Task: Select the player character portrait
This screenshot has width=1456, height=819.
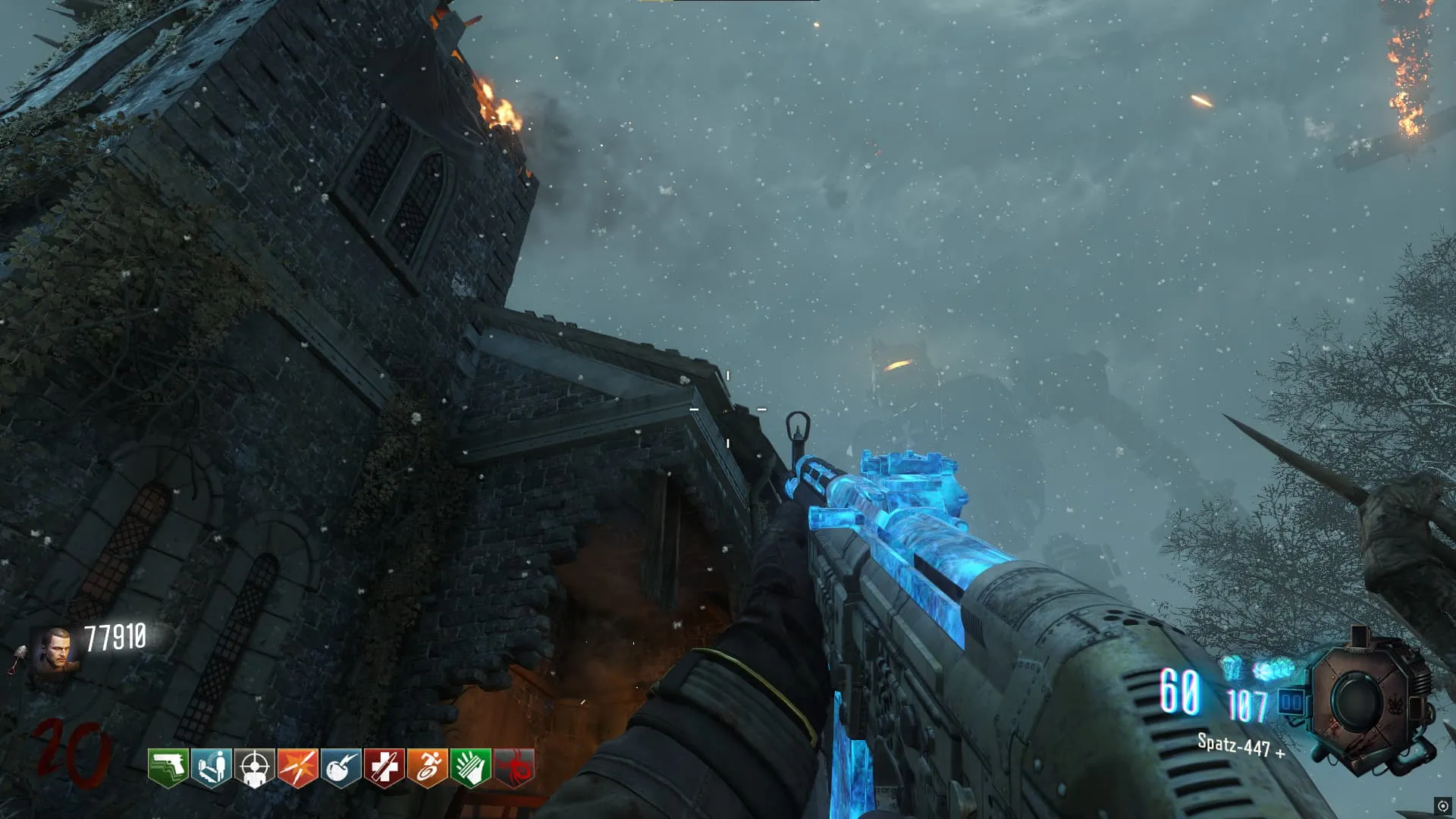Action: click(55, 654)
